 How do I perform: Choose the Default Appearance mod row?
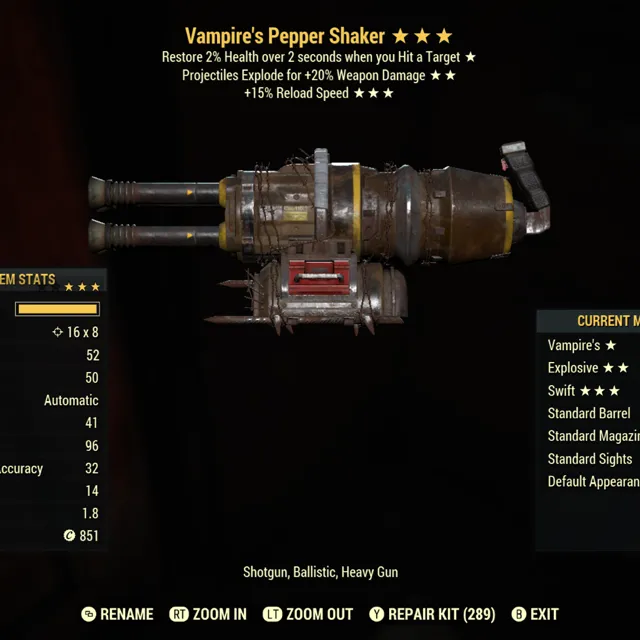tap(593, 482)
